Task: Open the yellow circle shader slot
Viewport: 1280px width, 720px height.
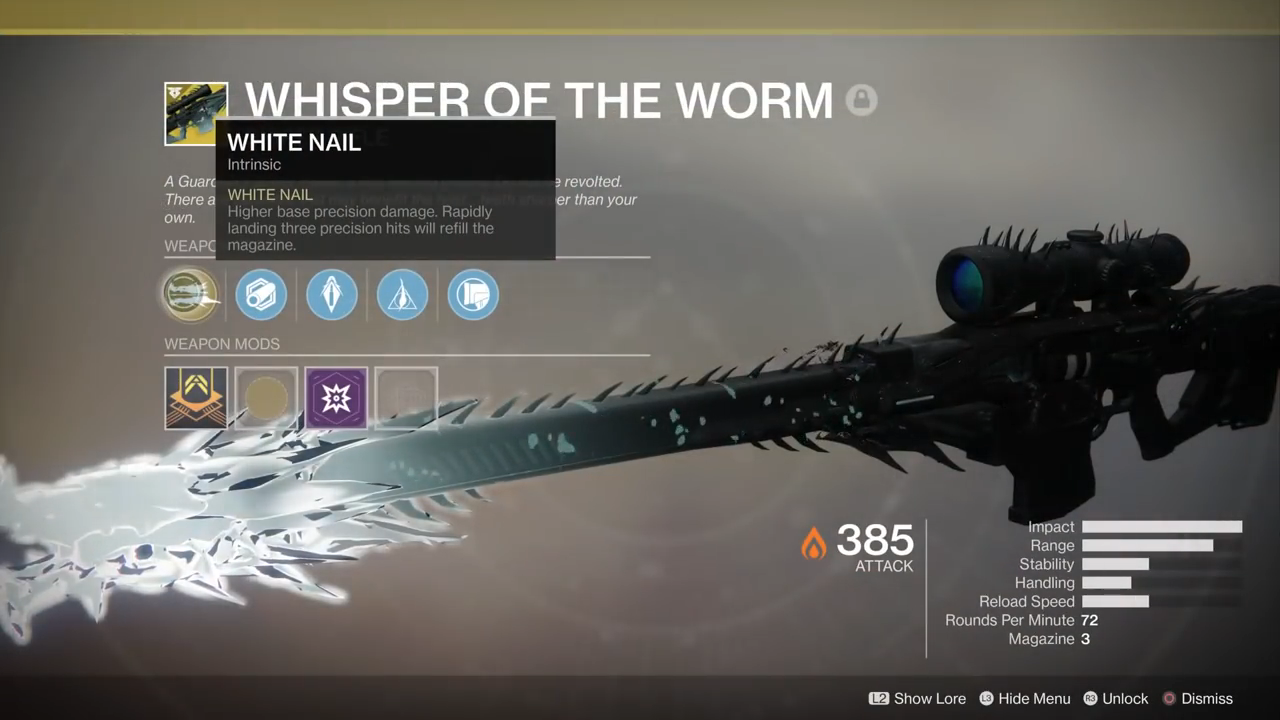Action: click(x=266, y=398)
